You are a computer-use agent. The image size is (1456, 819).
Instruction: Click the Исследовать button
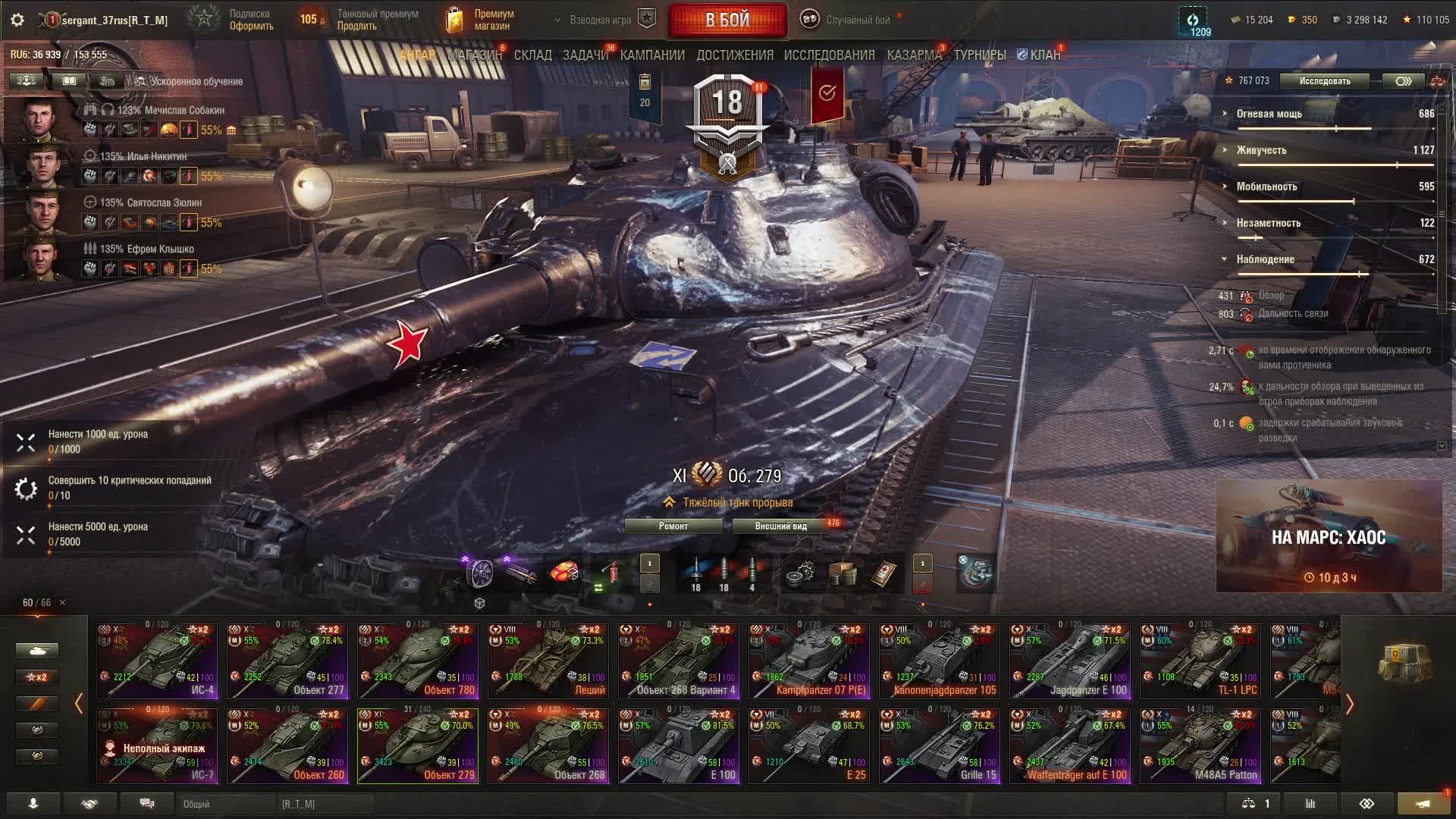pos(1324,81)
